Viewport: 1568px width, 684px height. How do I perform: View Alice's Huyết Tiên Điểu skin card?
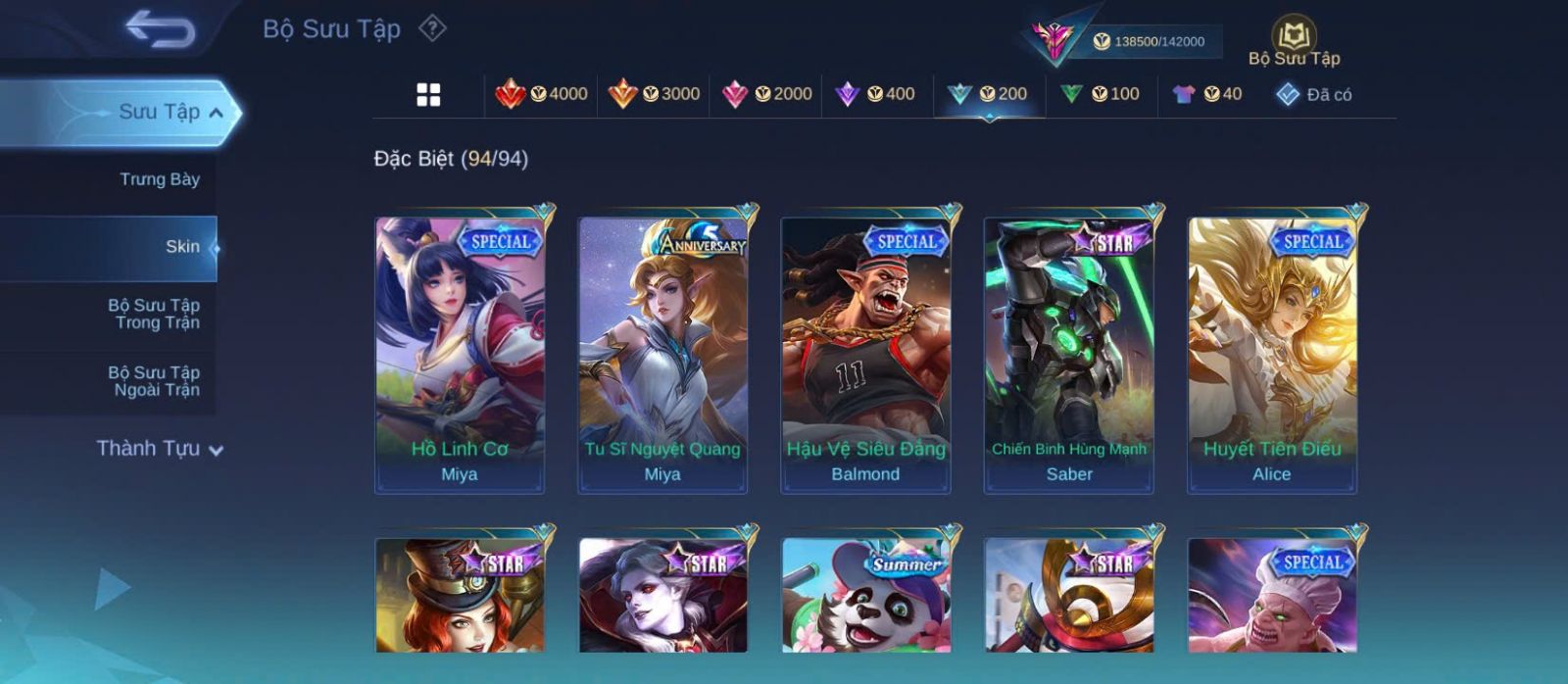point(1272,354)
